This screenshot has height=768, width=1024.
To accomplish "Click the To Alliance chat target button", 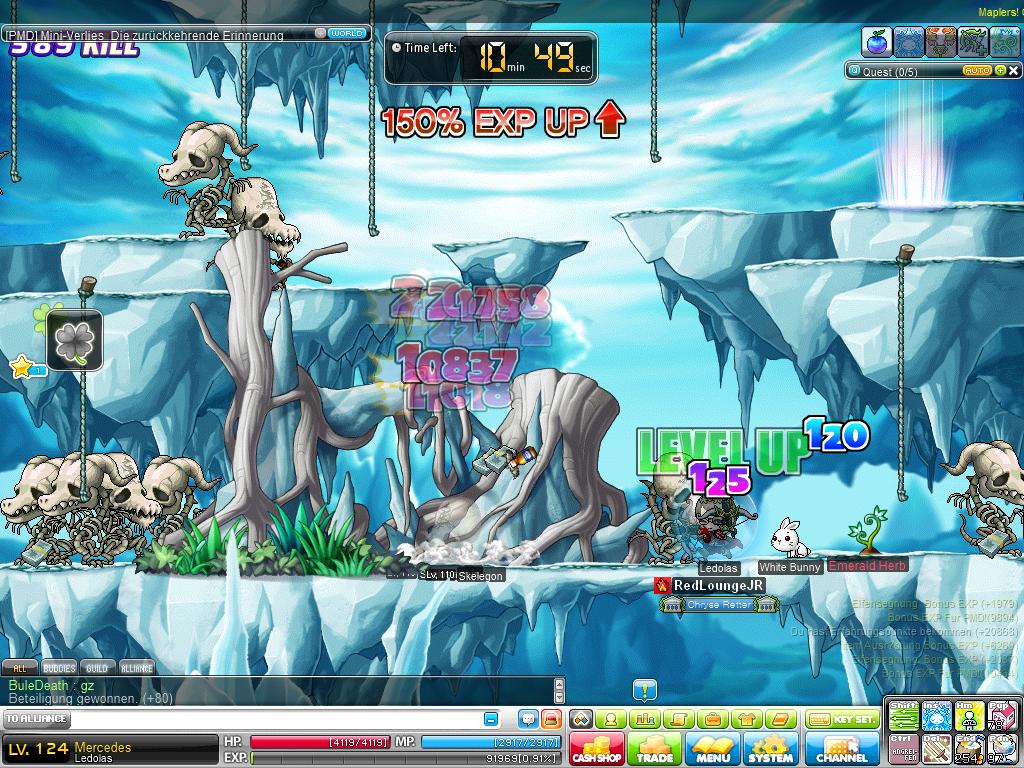I will tap(37, 719).
